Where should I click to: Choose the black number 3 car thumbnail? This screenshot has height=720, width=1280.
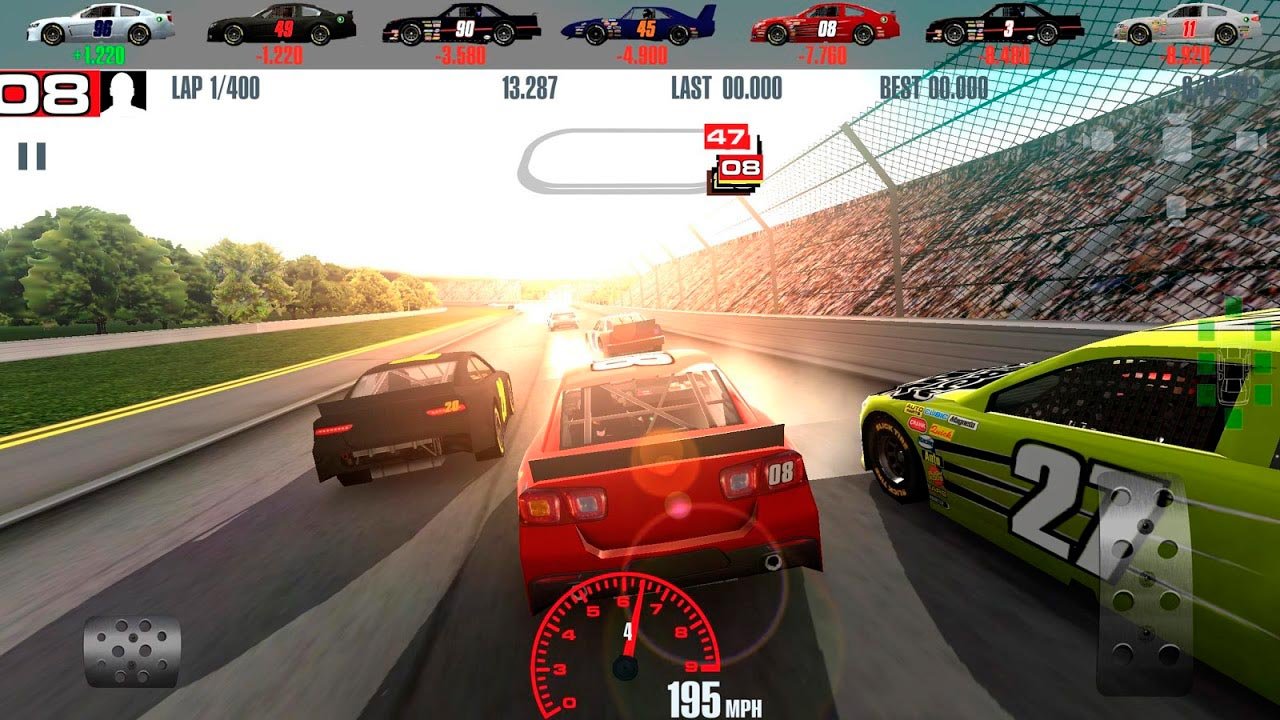click(1004, 26)
